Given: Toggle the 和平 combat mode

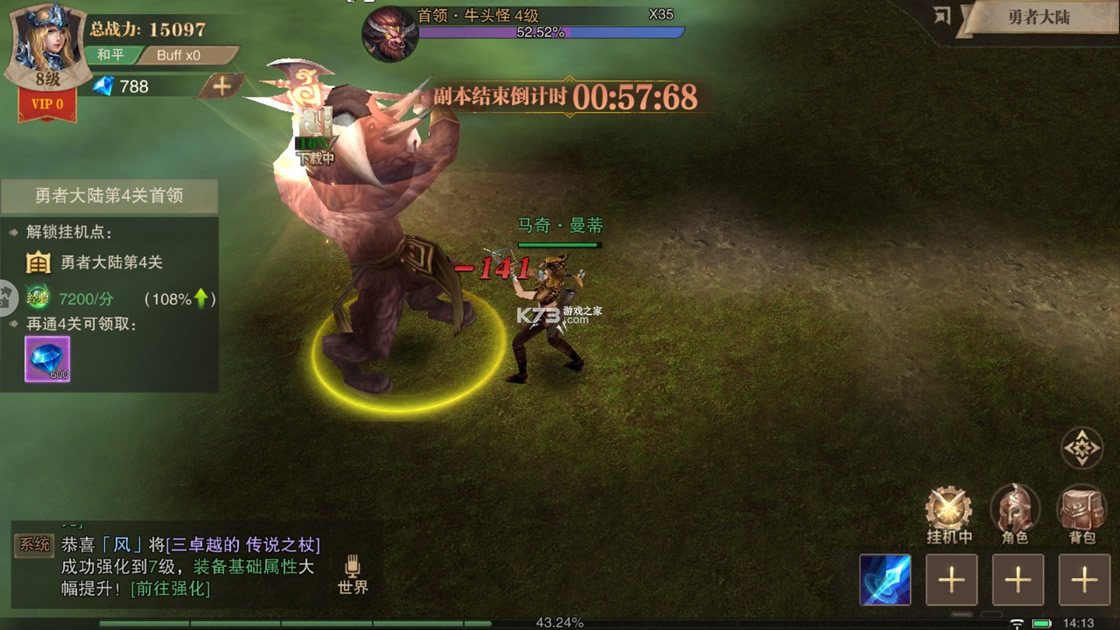Looking at the screenshot, I should tap(110, 55).
